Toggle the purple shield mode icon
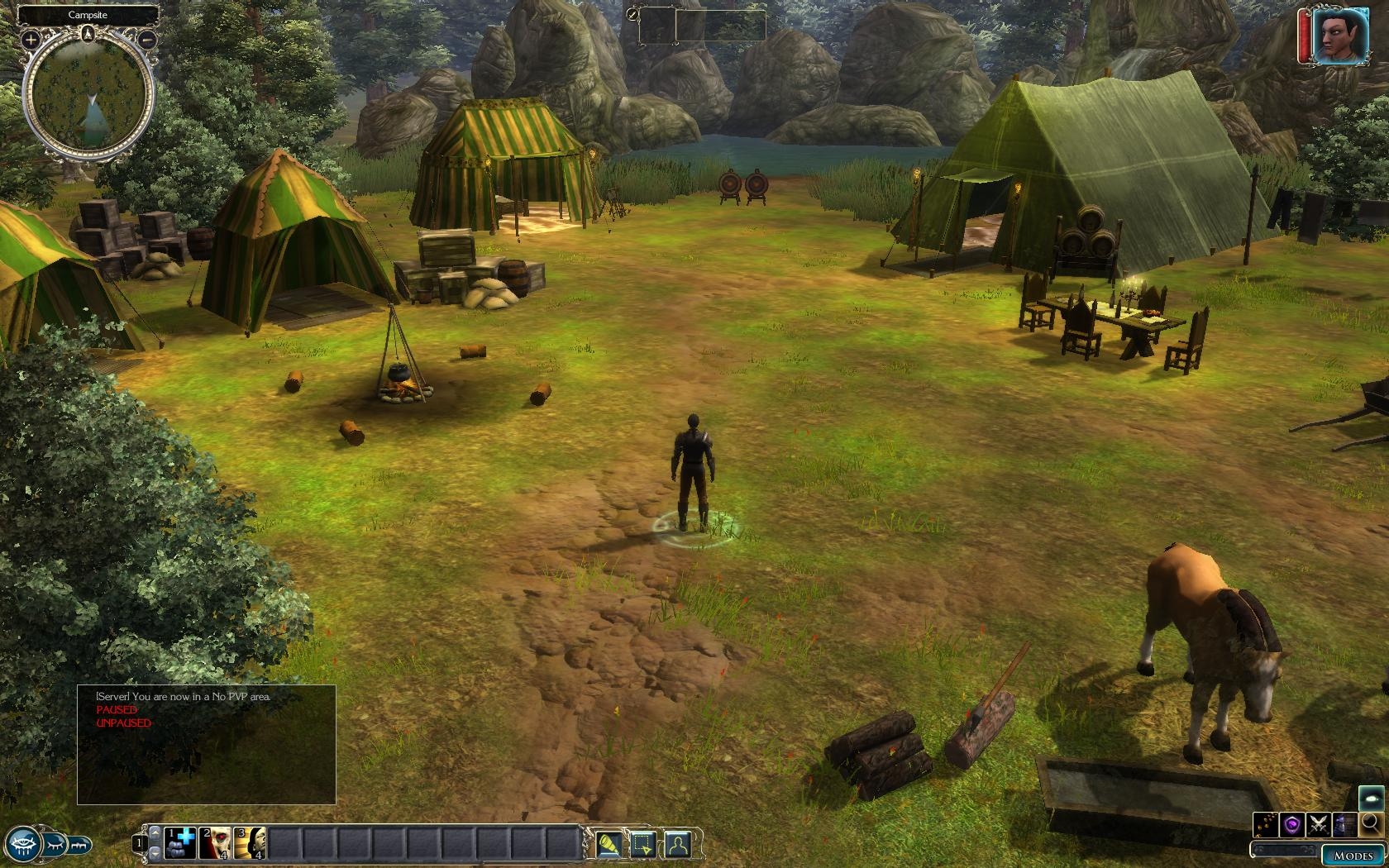This screenshot has height=868, width=1389. point(1292,824)
